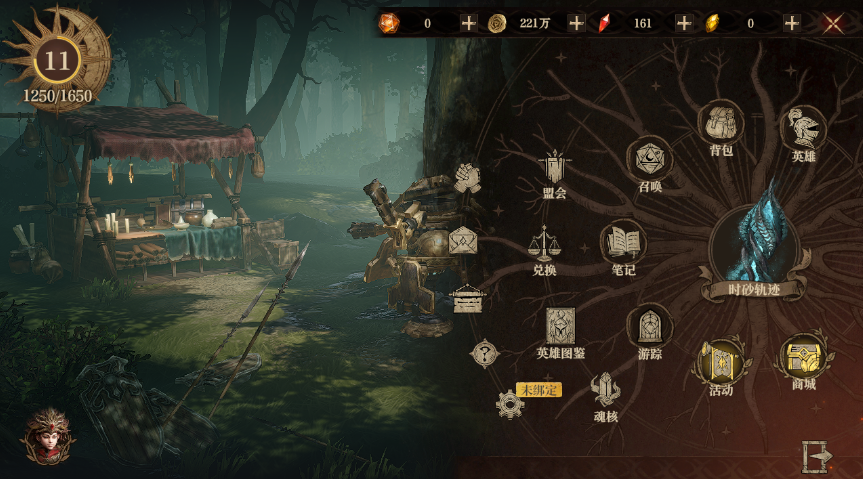
Task: Add red crystals with the plus button
Action: click(x=684, y=23)
